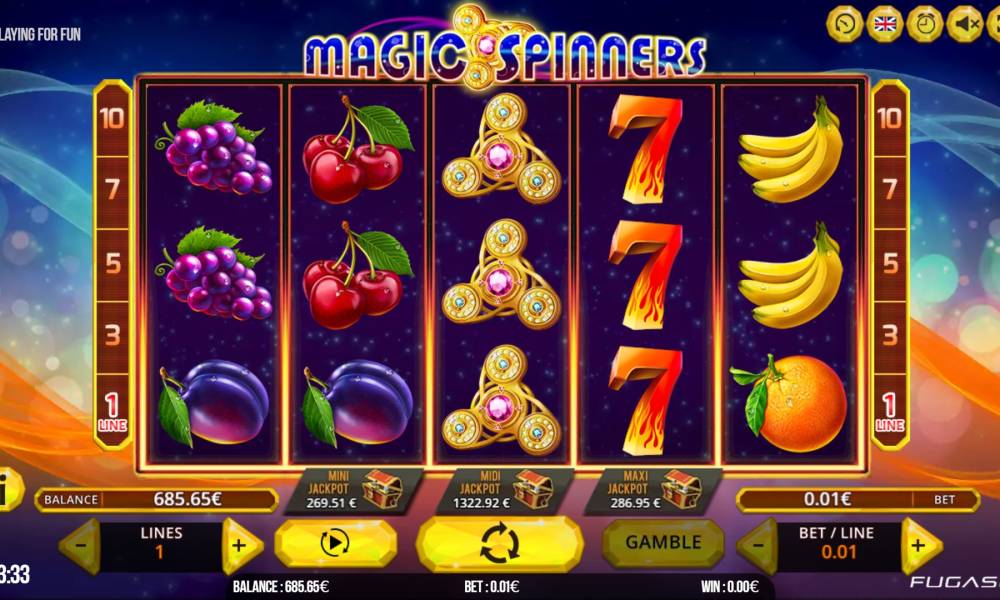
Task: Decrease the number of lines
Action: (80, 546)
